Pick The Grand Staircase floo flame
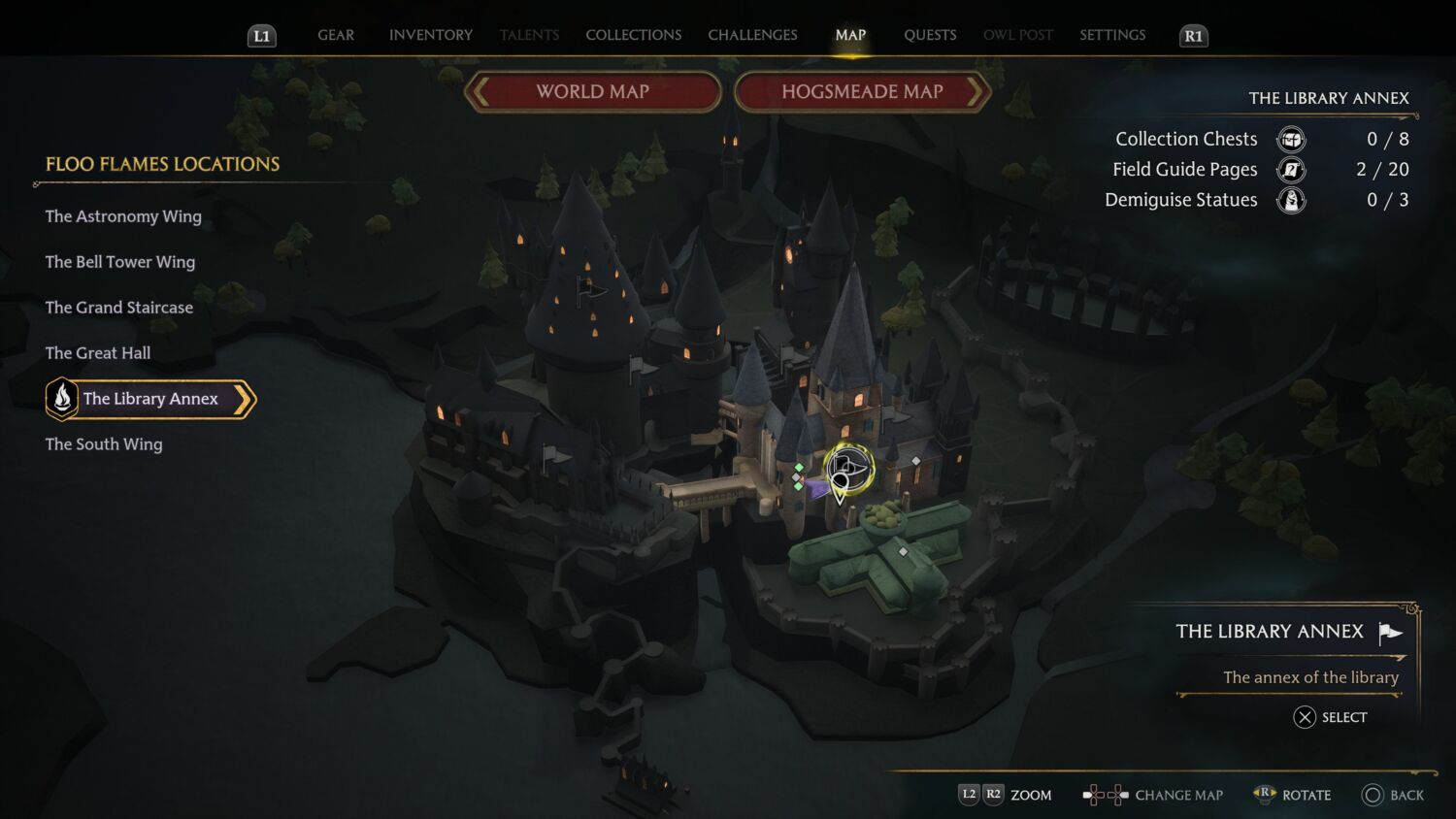 119,308
